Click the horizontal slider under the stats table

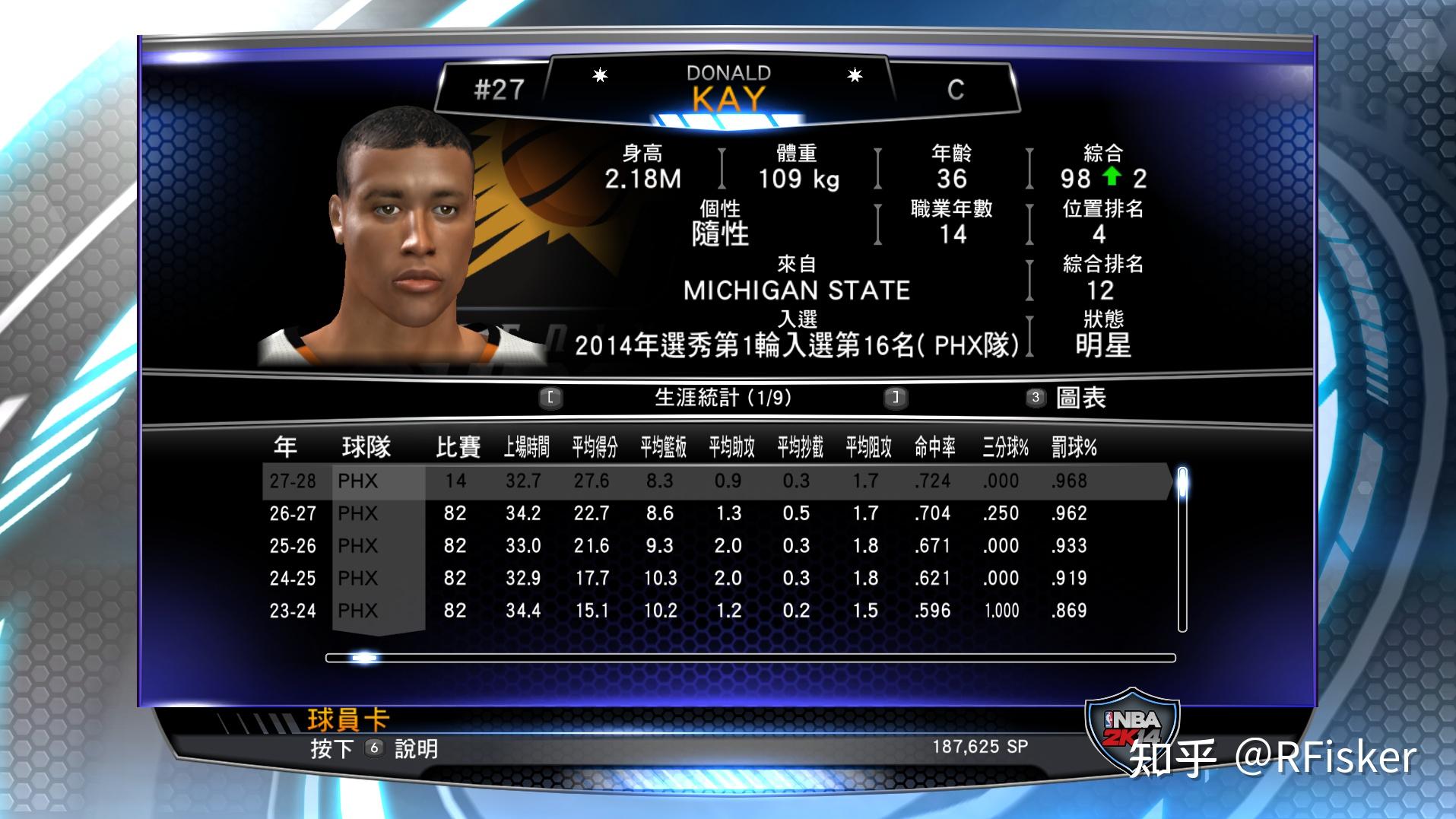(363, 659)
